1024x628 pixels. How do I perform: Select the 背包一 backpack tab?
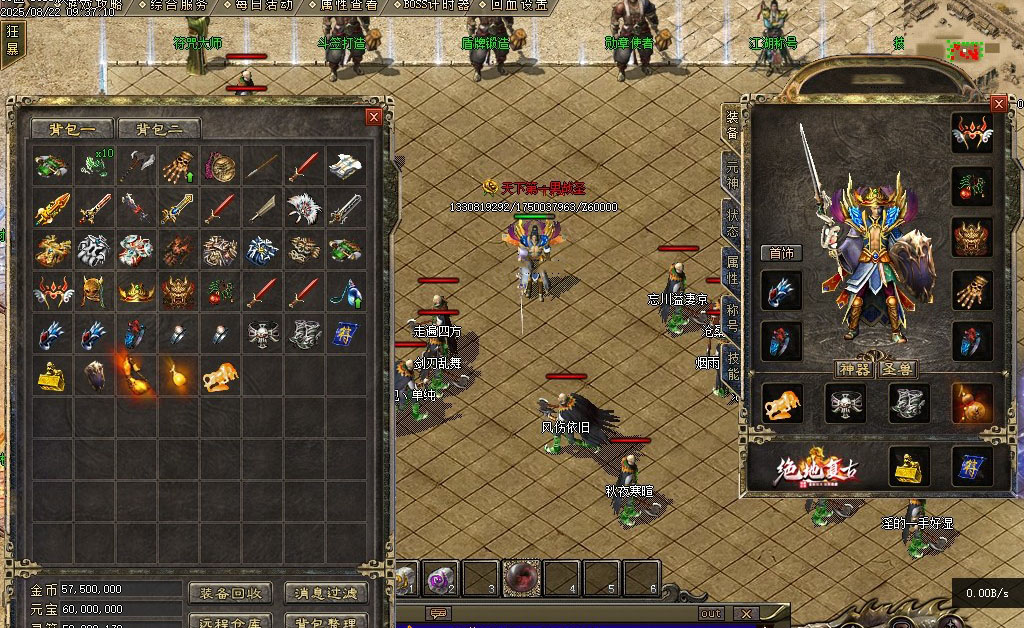pos(72,129)
